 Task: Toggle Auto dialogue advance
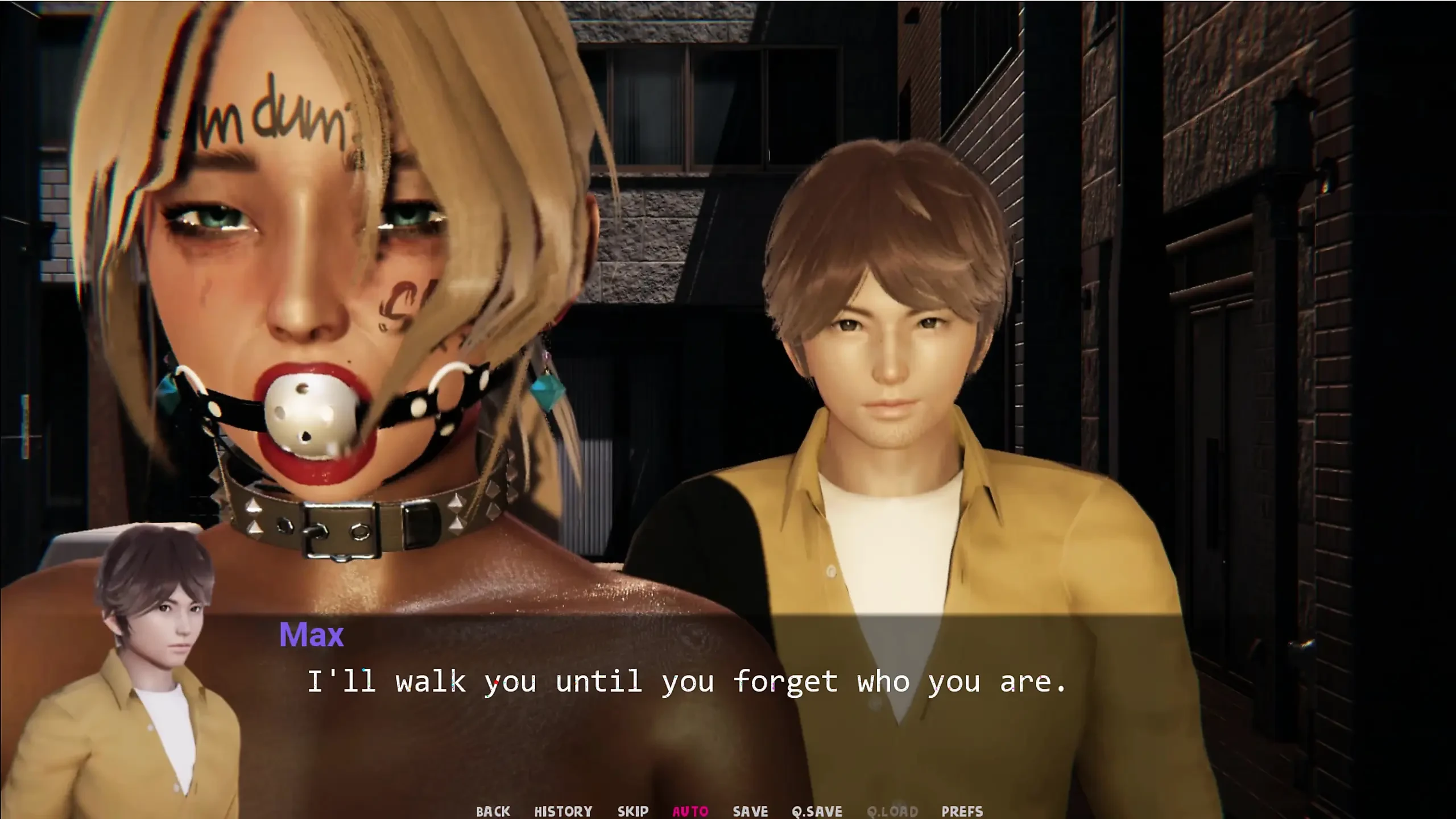(x=690, y=811)
